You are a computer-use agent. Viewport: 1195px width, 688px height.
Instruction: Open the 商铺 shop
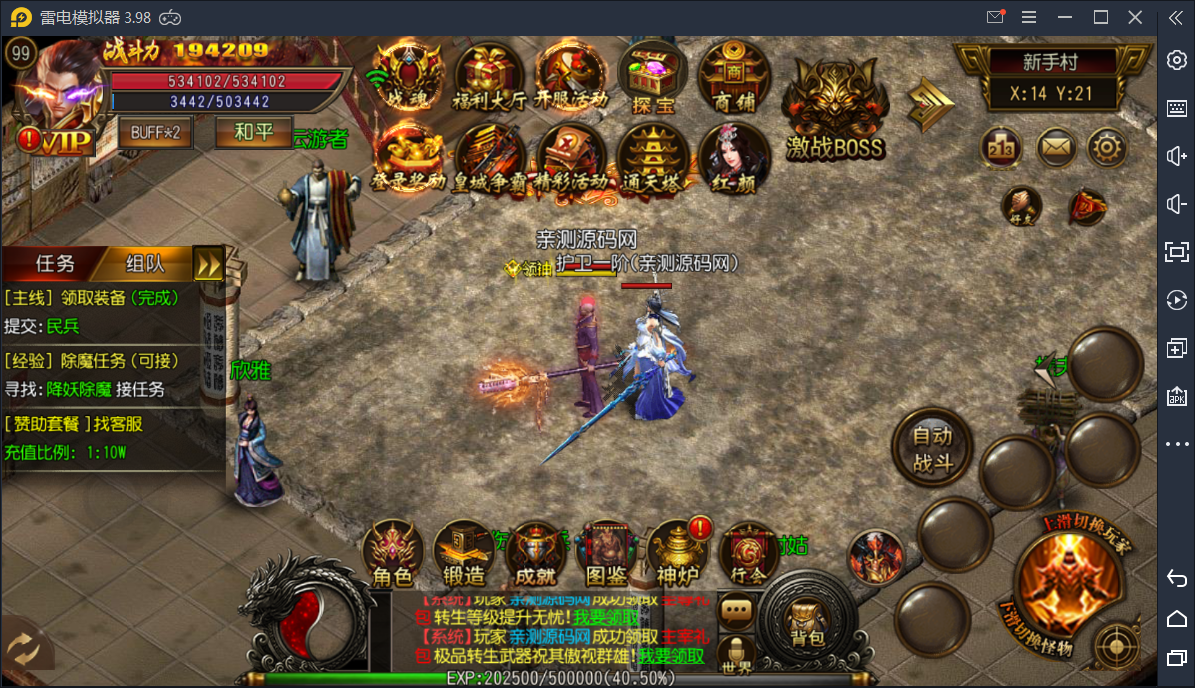733,78
